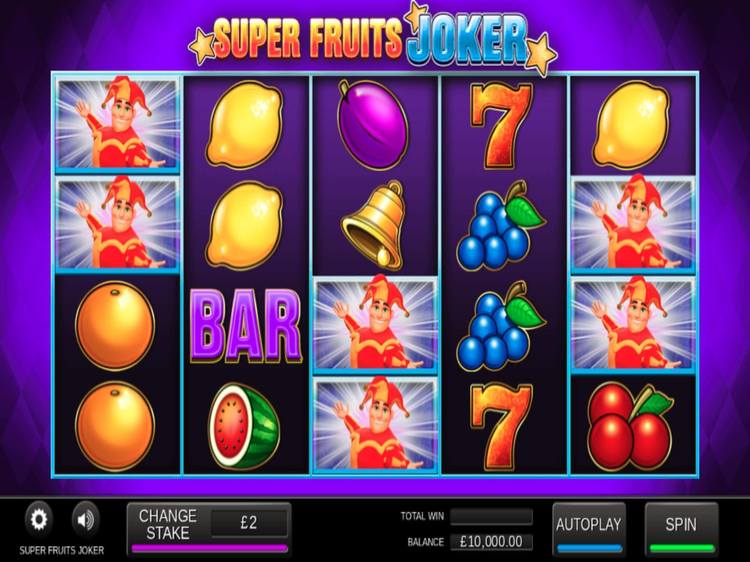Toggle the sound speaker icon
Screen dimensions: 750x562
[x=86, y=520]
